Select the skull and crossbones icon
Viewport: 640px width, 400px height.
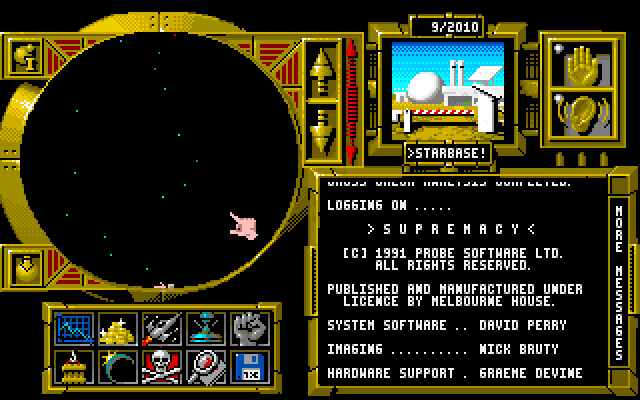[x=160, y=367]
